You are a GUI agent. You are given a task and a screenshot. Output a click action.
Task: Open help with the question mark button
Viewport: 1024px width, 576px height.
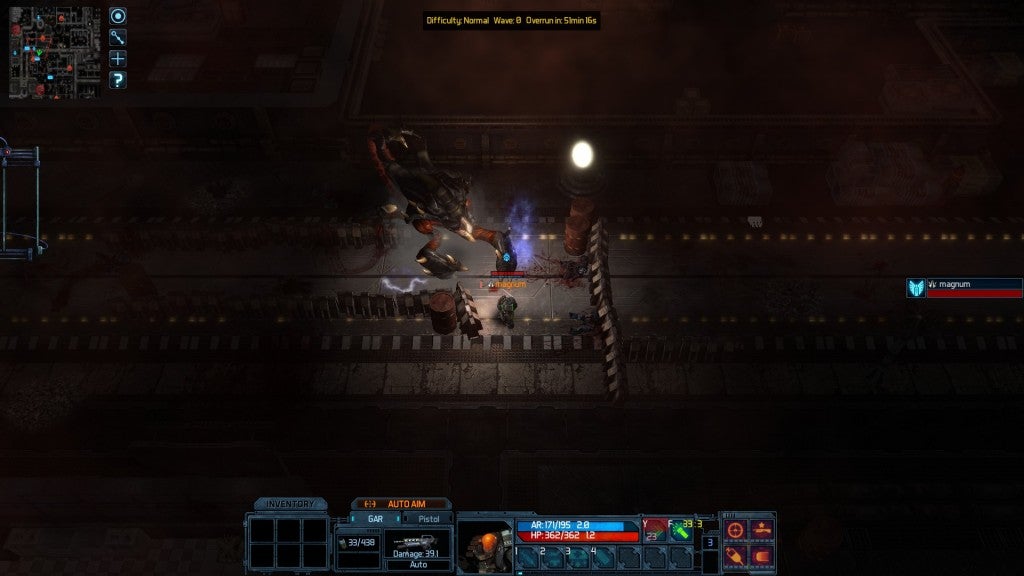click(x=118, y=80)
